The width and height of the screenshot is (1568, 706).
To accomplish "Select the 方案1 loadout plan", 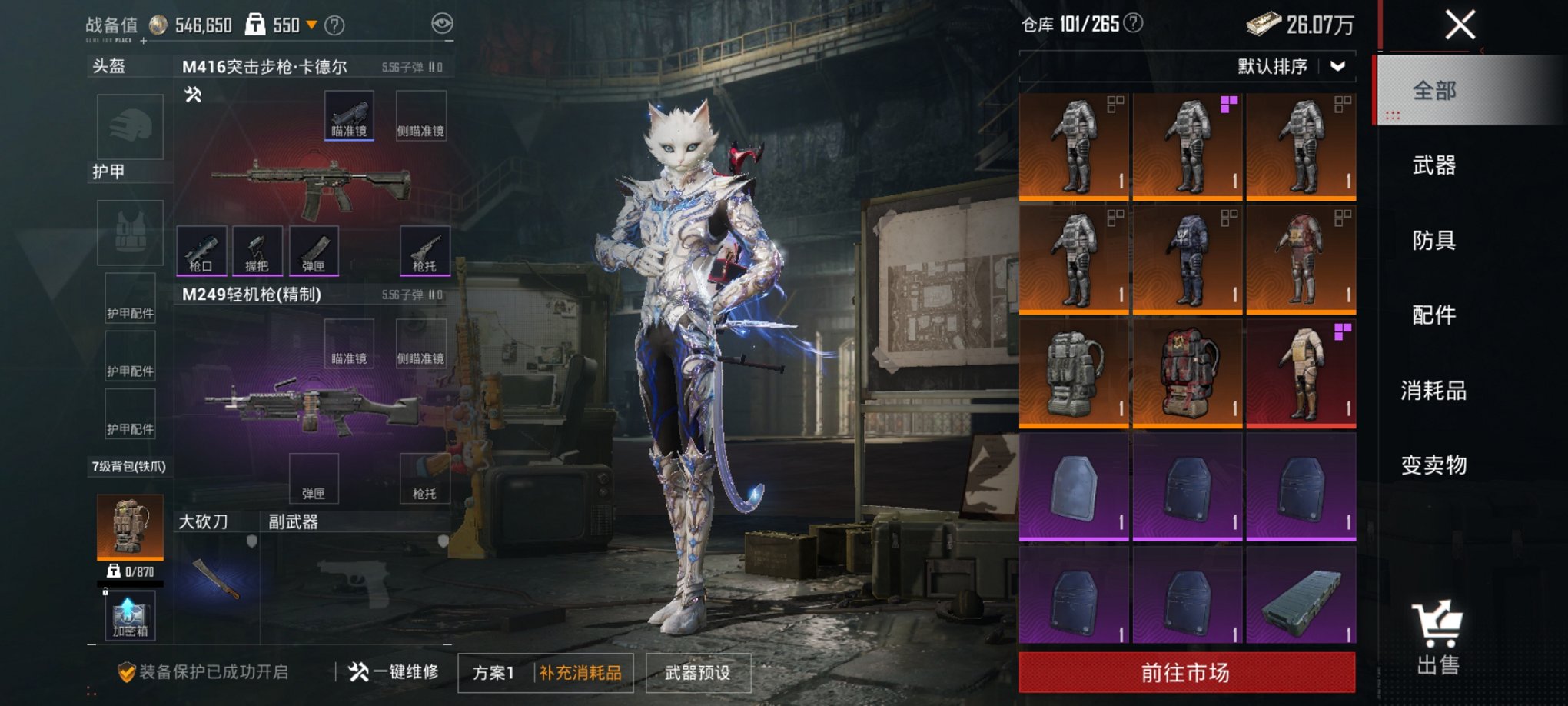I will [x=493, y=673].
